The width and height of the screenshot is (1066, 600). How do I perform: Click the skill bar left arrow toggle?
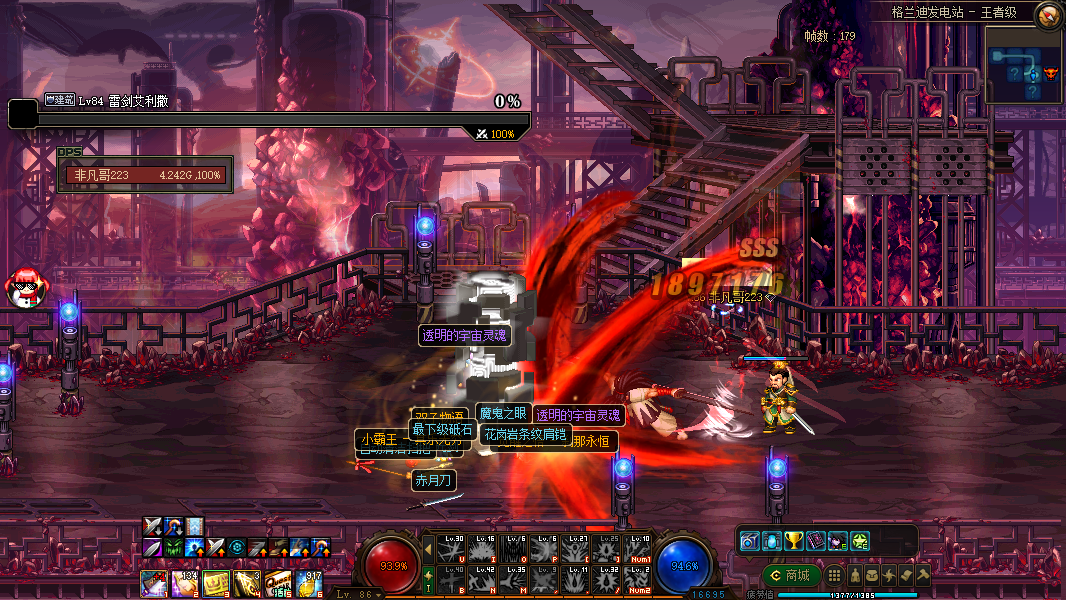pyautogui.click(x=428, y=549)
